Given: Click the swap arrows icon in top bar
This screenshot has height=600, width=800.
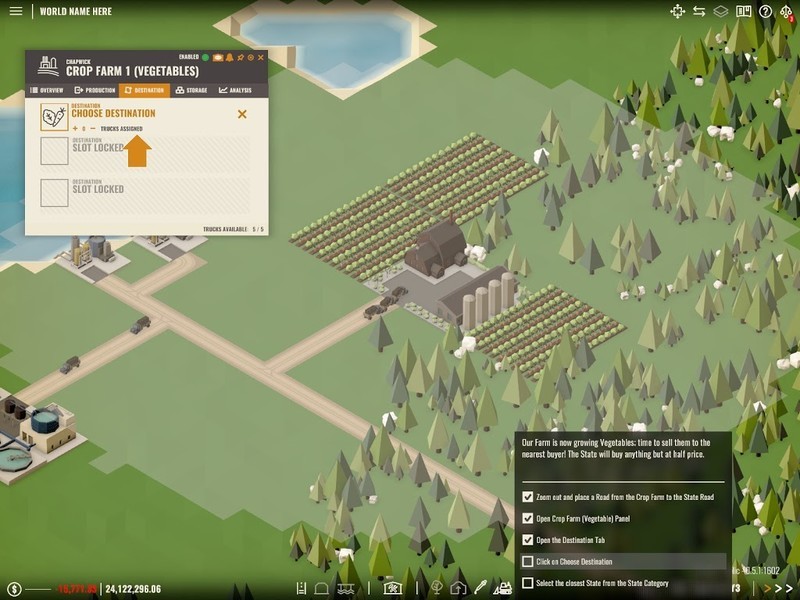Looking at the screenshot, I should pyautogui.click(x=699, y=12).
